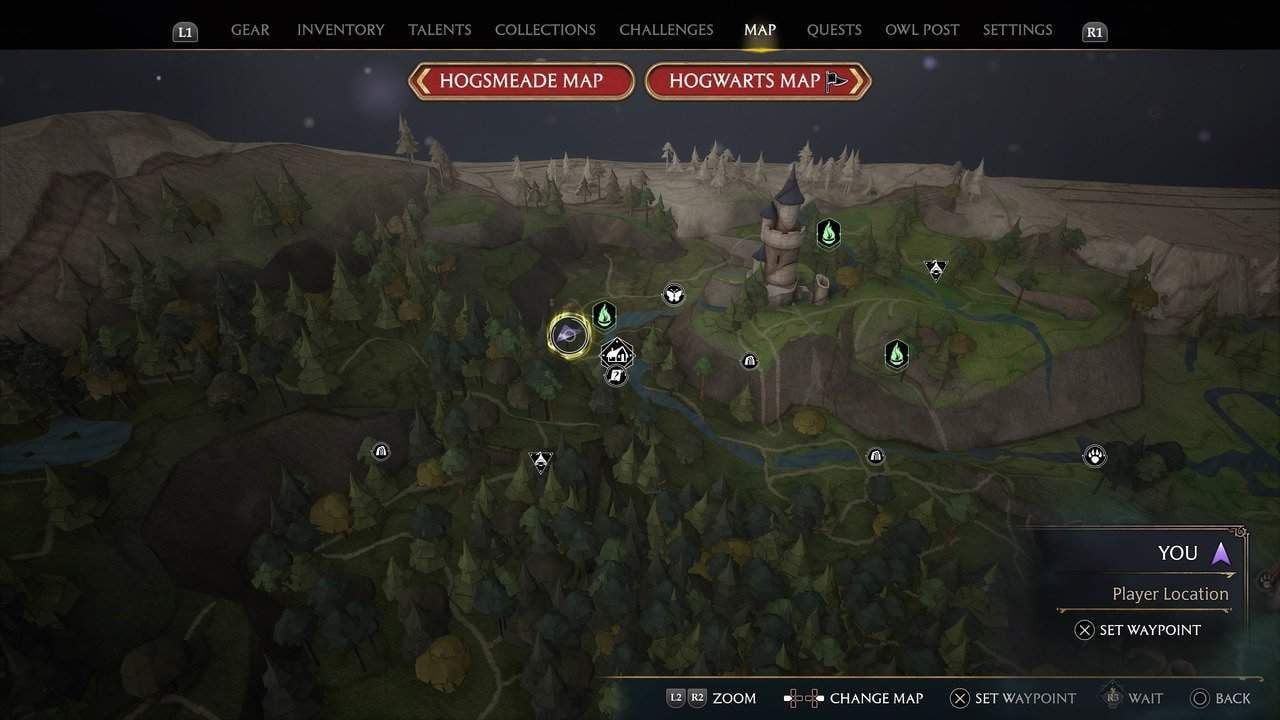
Task: Select the Floo flame beside the player marker
Action: coord(603,316)
